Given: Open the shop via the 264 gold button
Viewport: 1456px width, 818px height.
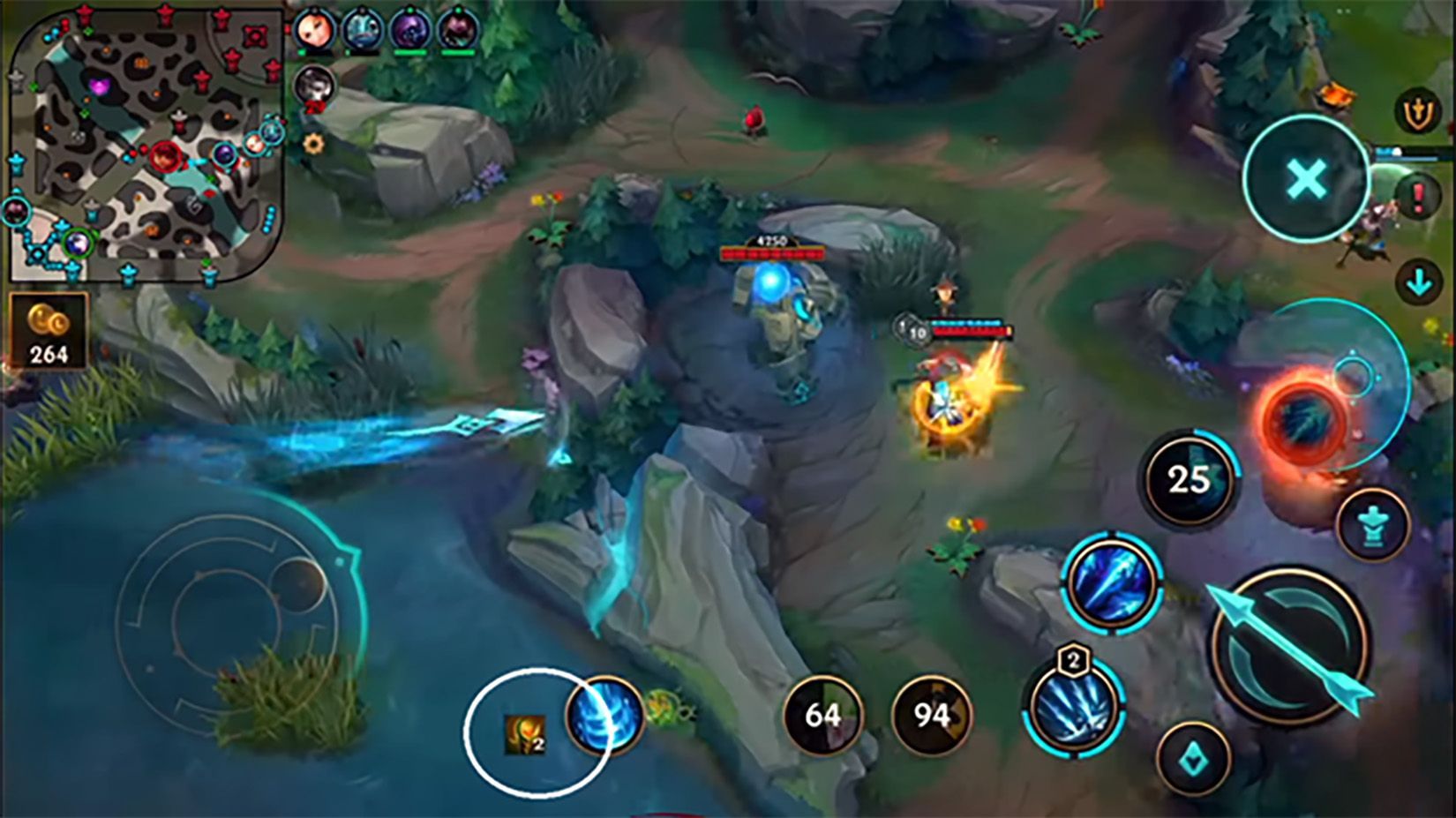Looking at the screenshot, I should (48, 332).
